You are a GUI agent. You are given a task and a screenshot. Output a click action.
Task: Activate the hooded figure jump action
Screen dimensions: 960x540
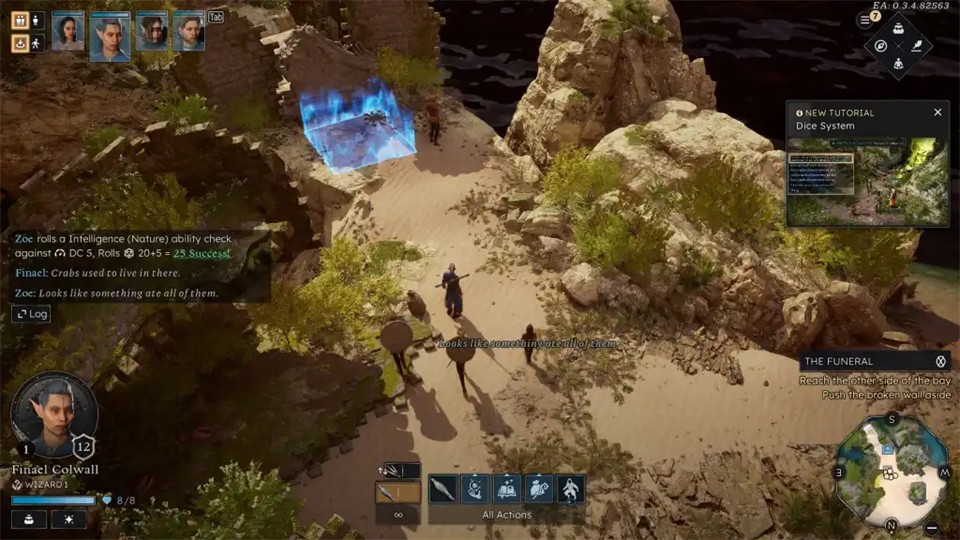click(x=571, y=489)
